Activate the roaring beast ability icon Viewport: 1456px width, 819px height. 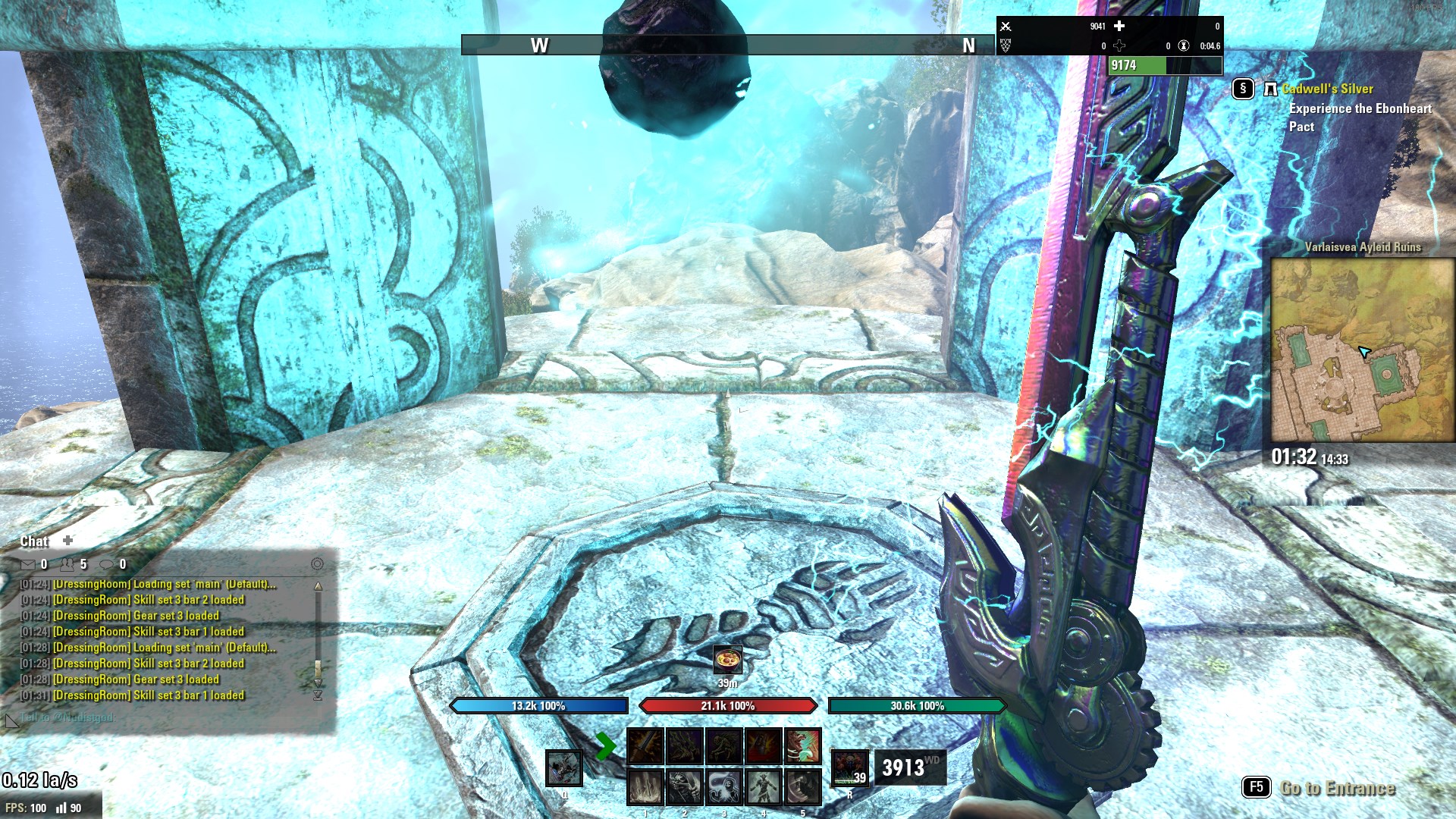pos(802,746)
